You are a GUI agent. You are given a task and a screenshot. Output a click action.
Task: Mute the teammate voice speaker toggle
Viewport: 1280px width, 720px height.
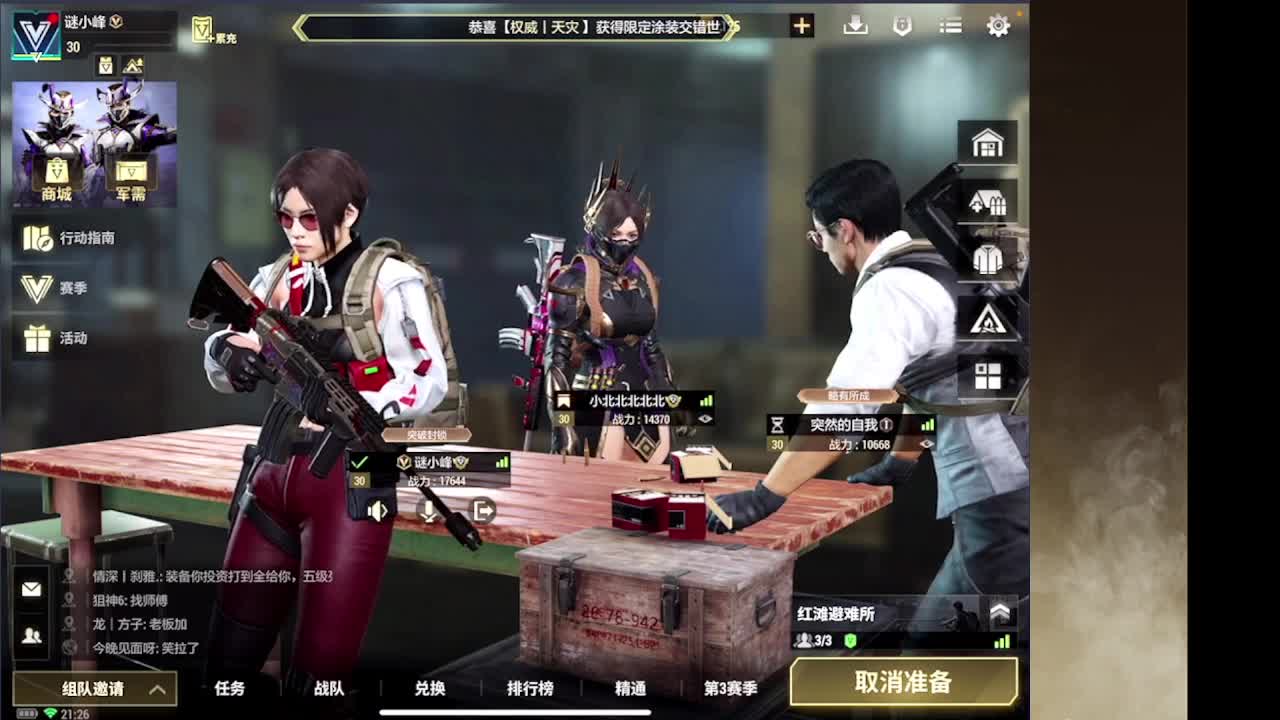[x=377, y=511]
